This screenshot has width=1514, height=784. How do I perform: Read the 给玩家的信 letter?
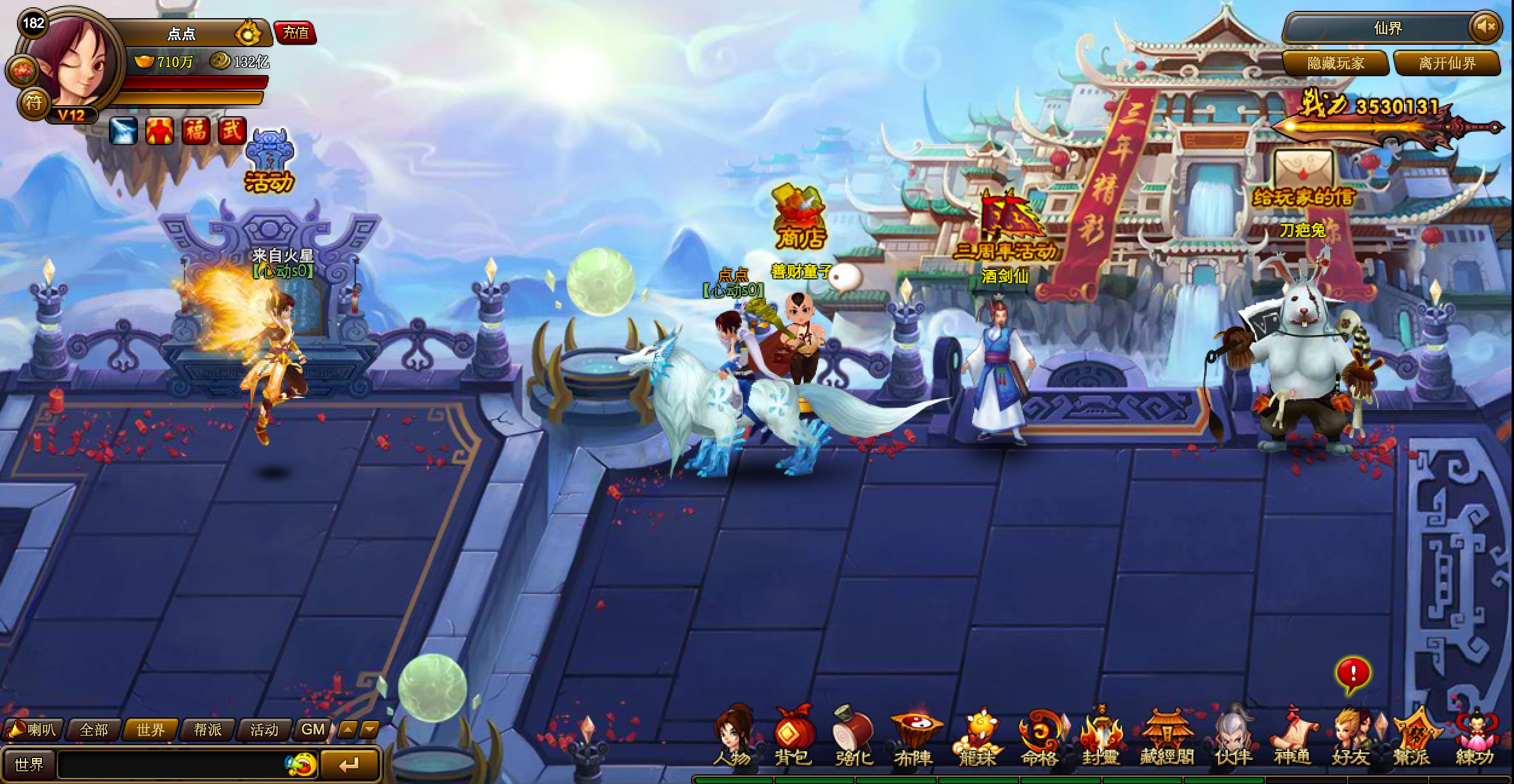coord(1303,180)
